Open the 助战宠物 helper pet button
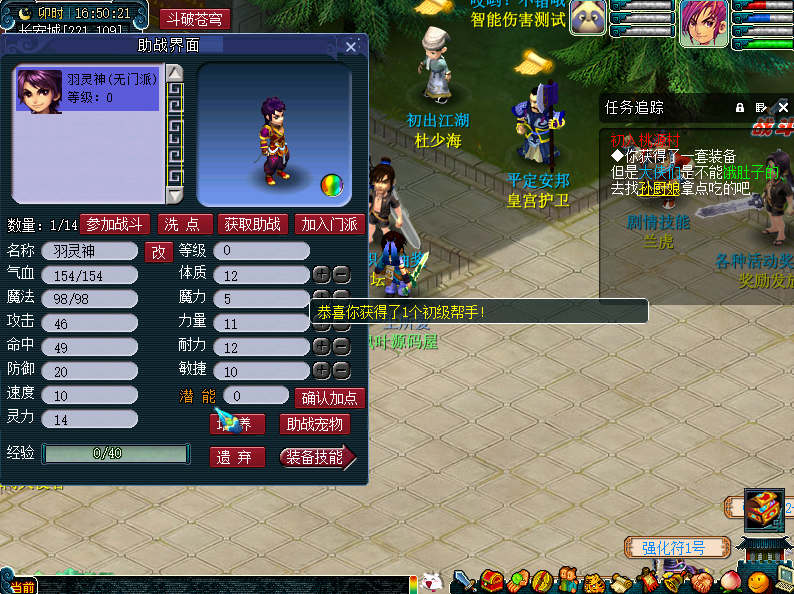The height and width of the screenshot is (594, 794). coord(314,425)
